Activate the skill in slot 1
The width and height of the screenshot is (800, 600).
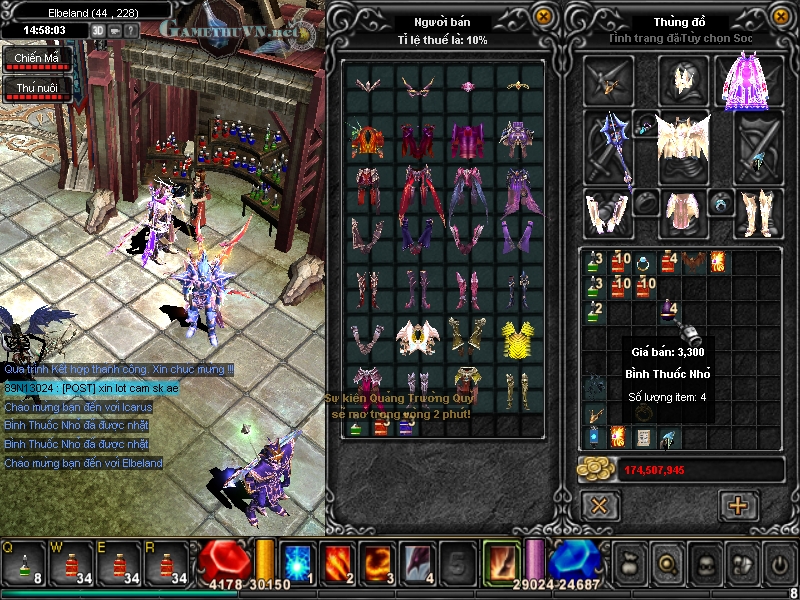pos(298,563)
